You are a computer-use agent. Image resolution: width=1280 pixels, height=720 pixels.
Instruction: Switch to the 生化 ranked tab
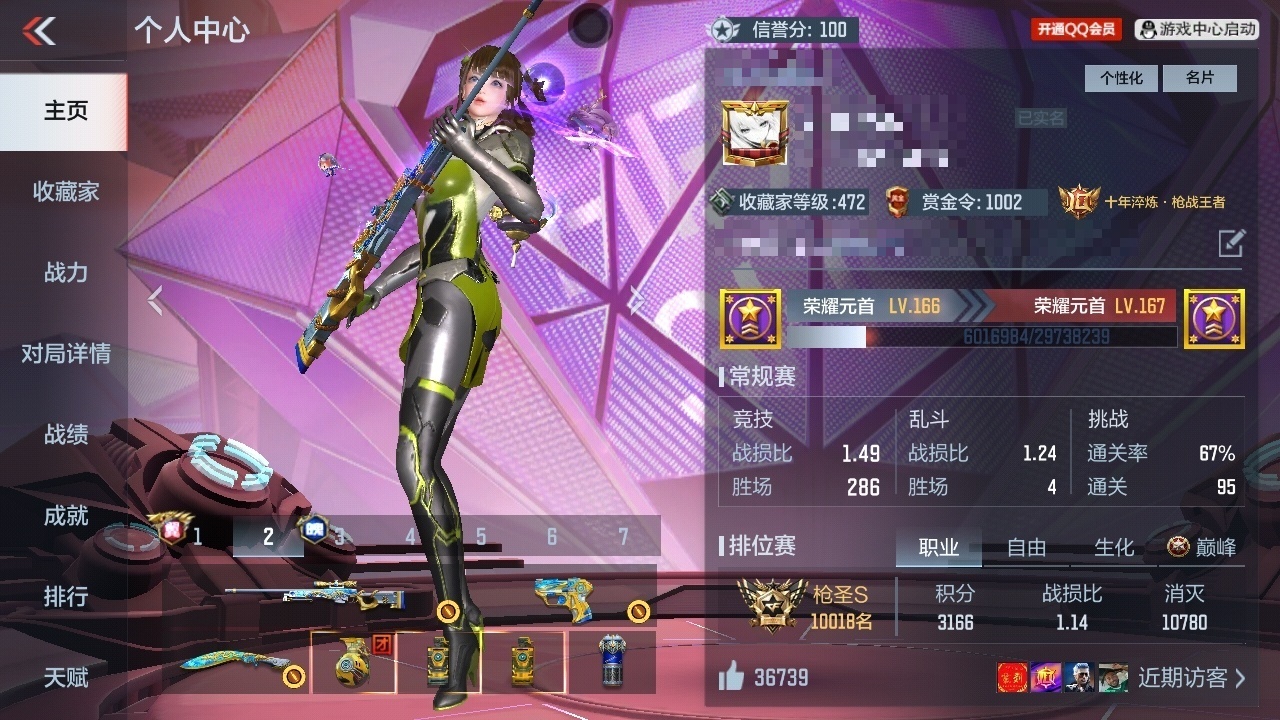[x=1113, y=547]
